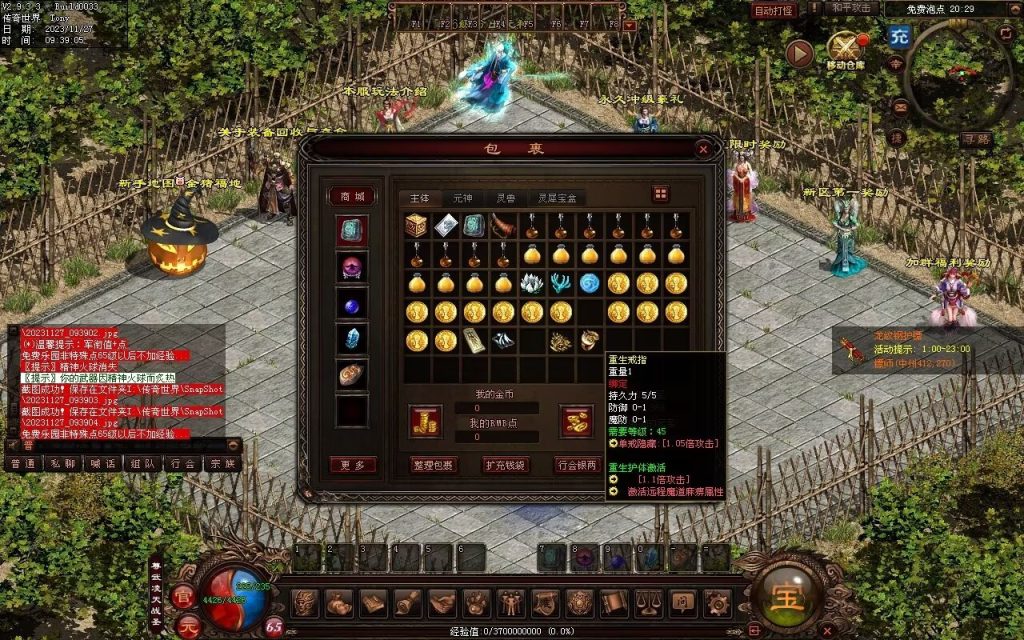Open the 移动仓库 mobile warehouse
1024x640 pixels.
pyautogui.click(x=845, y=49)
